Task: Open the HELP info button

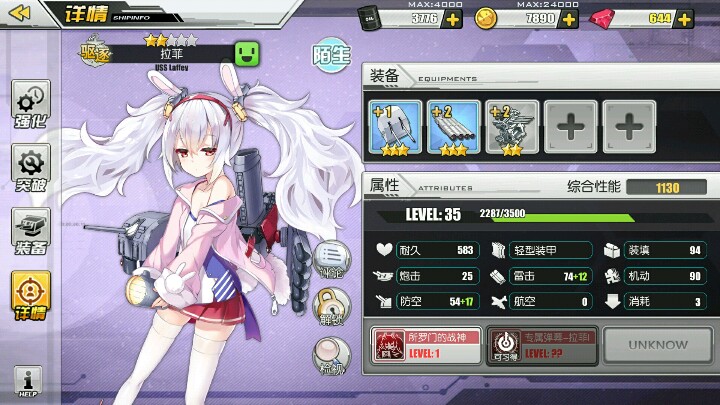Action: 28,382
